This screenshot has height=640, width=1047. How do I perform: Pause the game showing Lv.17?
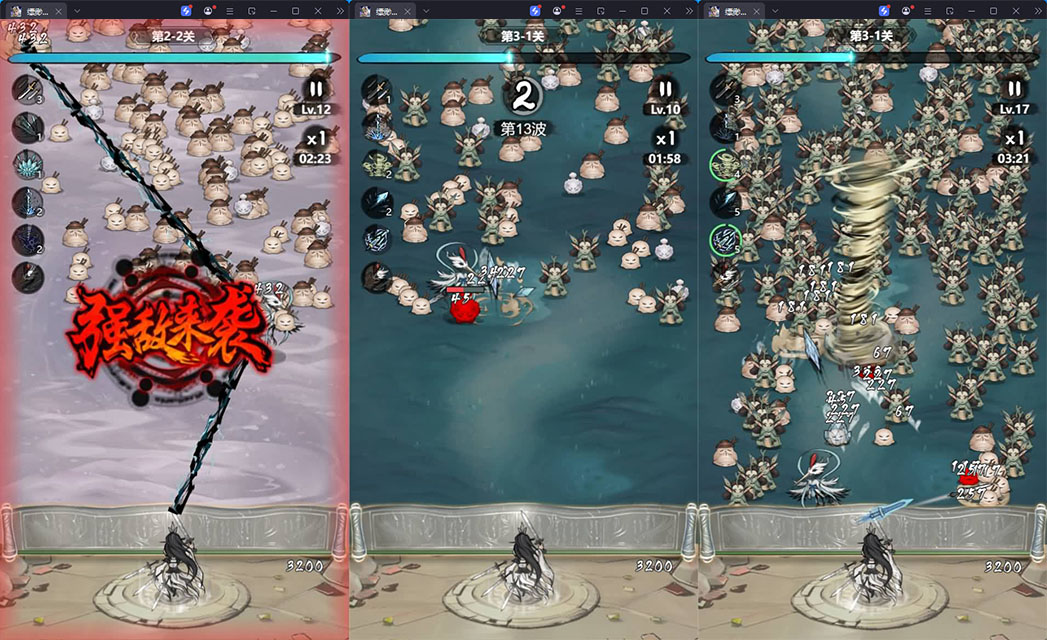point(1014,89)
